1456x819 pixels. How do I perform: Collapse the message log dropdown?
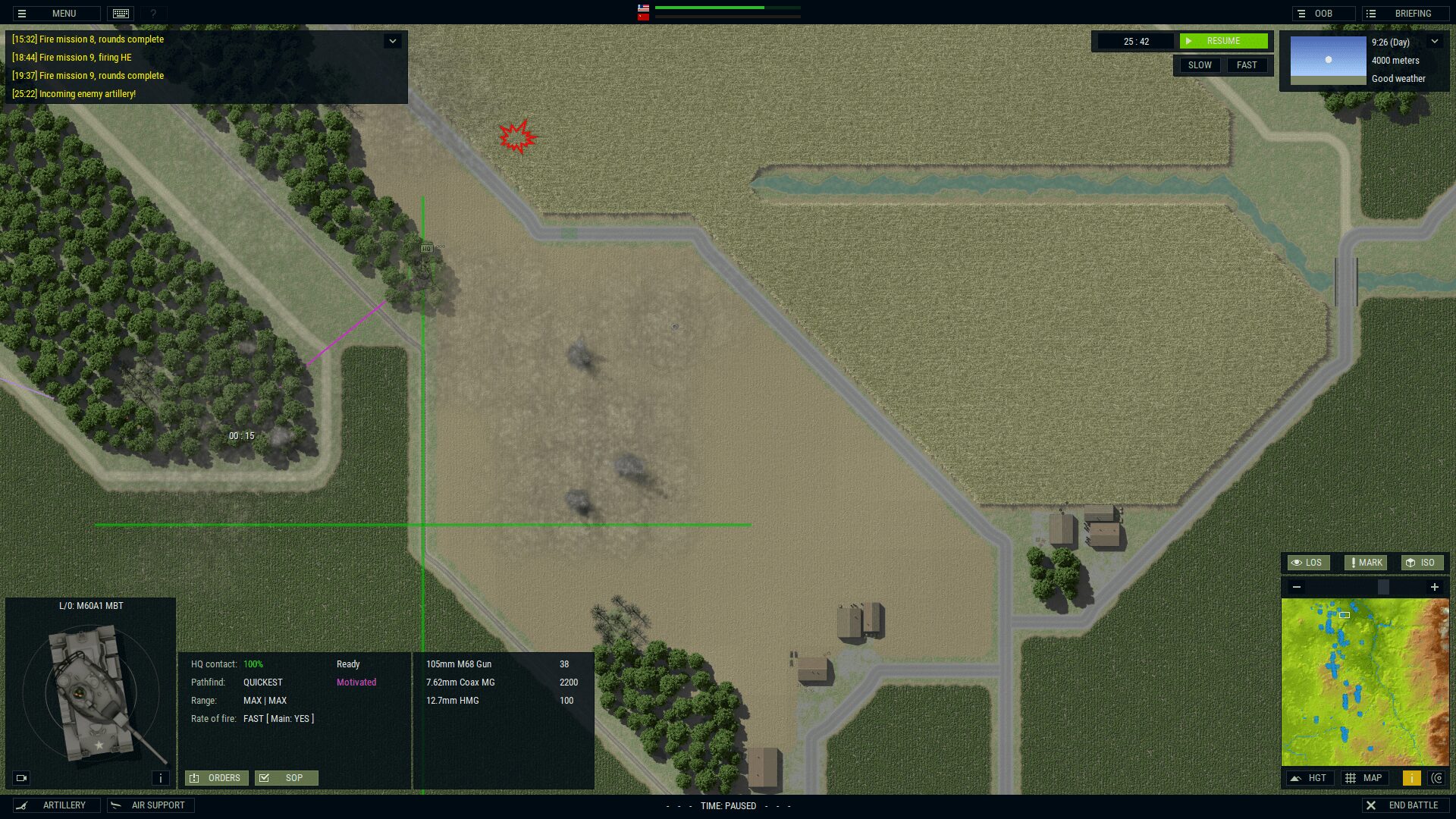coord(392,41)
